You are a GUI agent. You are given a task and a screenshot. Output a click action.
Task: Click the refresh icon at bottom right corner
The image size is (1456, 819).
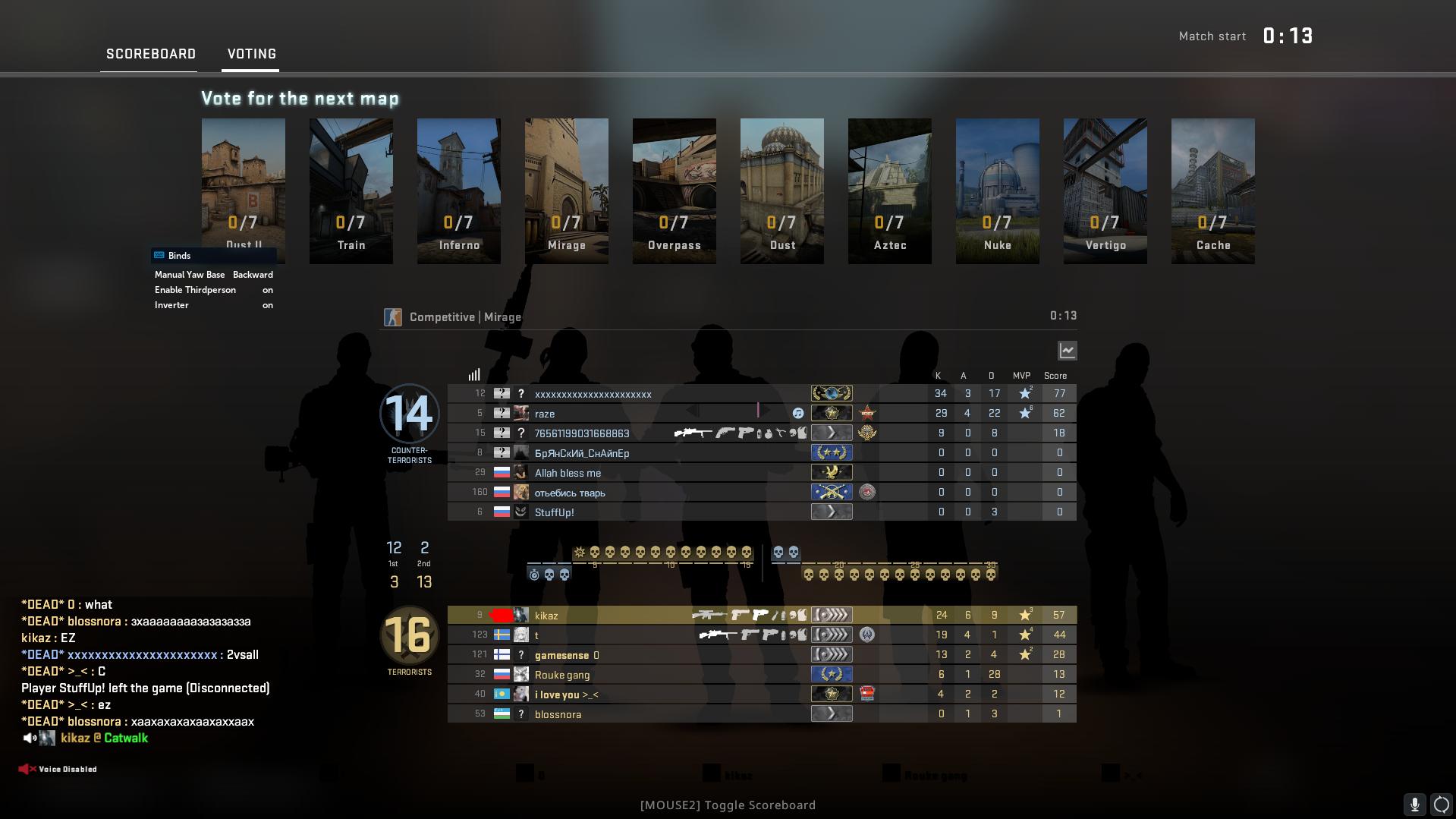point(1439,803)
